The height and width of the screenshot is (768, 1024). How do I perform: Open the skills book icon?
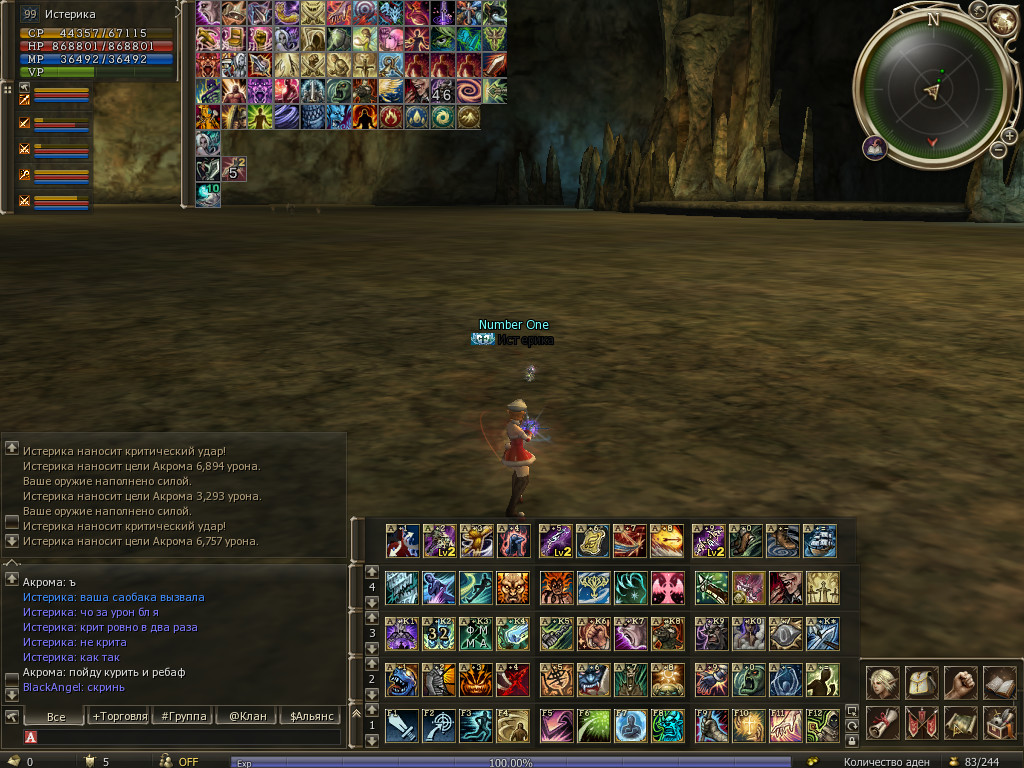pyautogui.click(x=999, y=683)
